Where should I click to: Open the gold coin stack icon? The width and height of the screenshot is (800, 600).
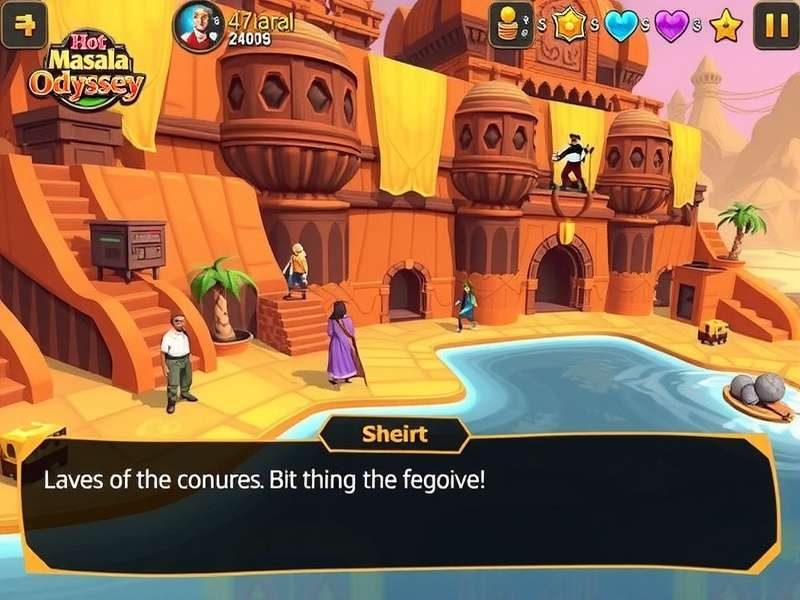510,25
